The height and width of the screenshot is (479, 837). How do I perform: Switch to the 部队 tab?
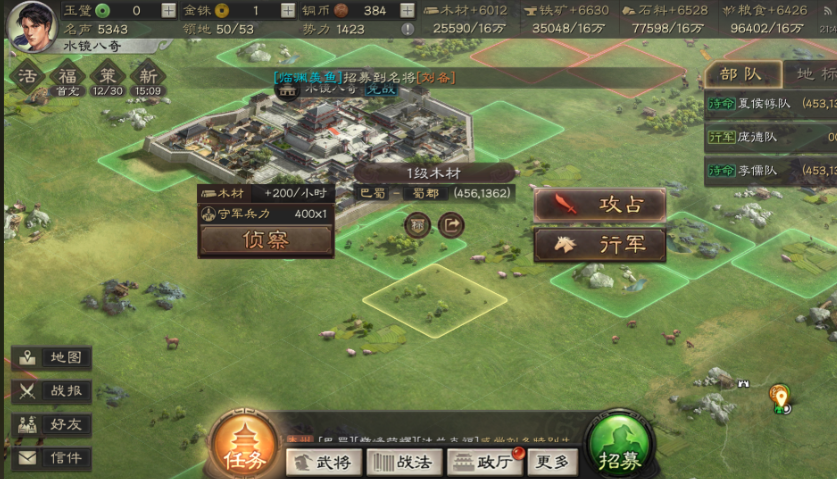point(740,74)
